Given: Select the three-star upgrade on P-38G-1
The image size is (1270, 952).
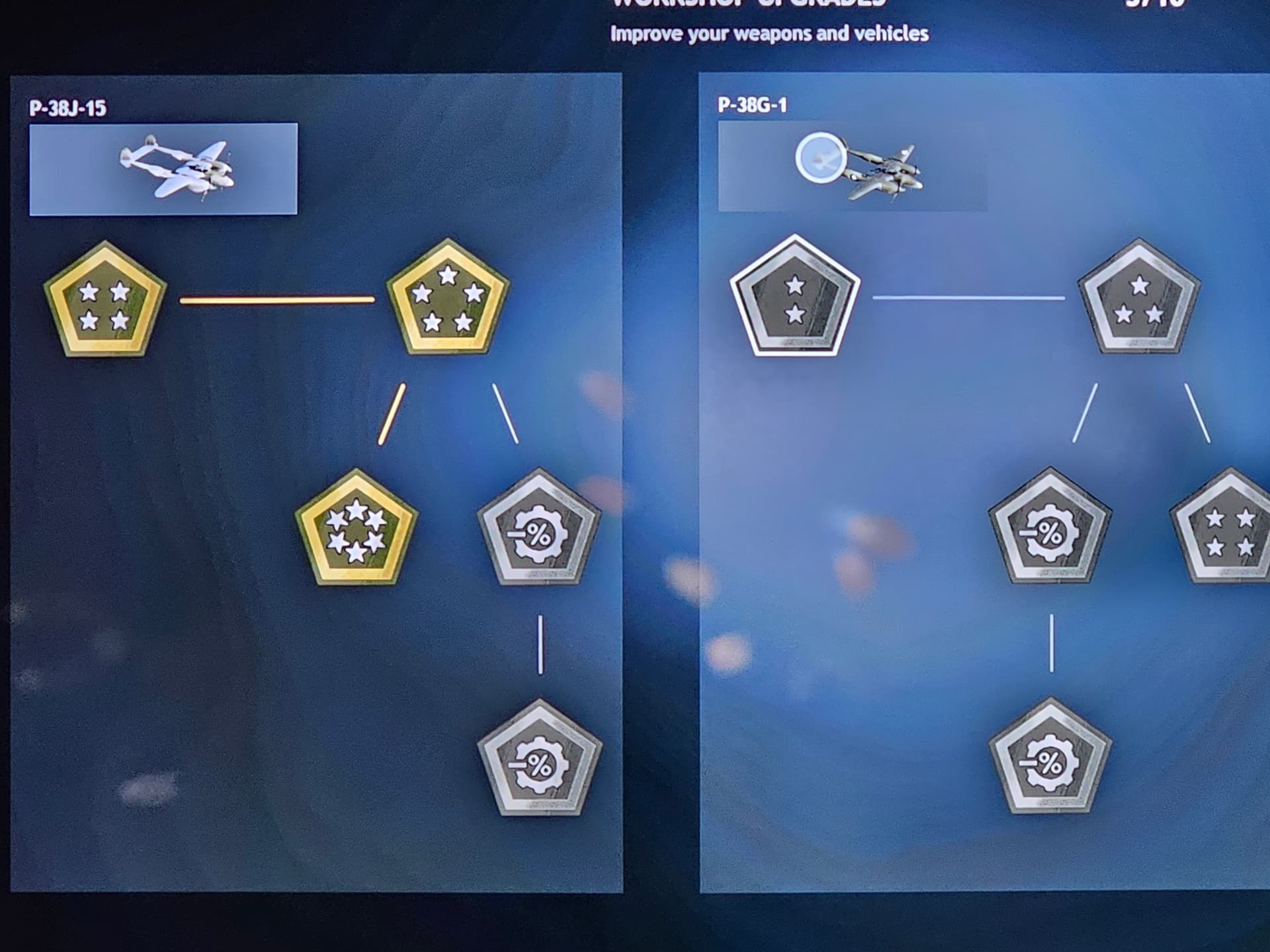Looking at the screenshot, I should point(1141,301).
